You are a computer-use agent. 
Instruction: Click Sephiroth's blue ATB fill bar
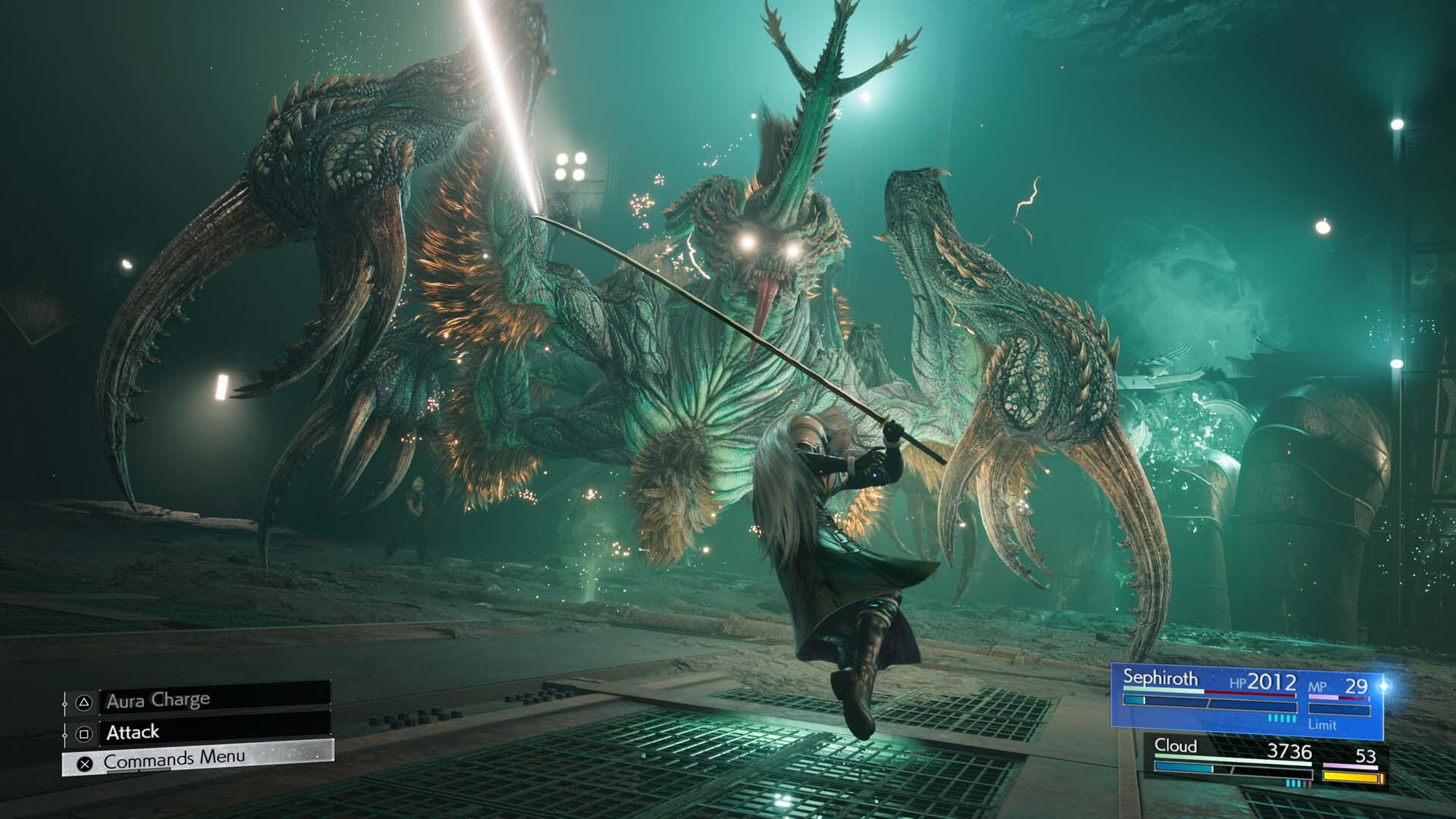click(1133, 700)
